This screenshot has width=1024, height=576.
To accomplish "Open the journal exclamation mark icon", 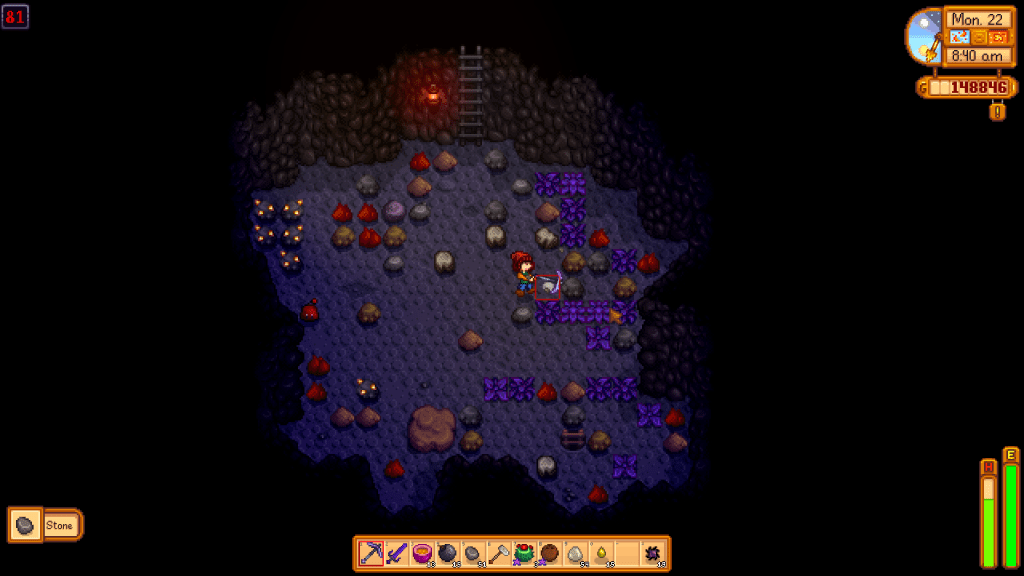I will (x=997, y=111).
